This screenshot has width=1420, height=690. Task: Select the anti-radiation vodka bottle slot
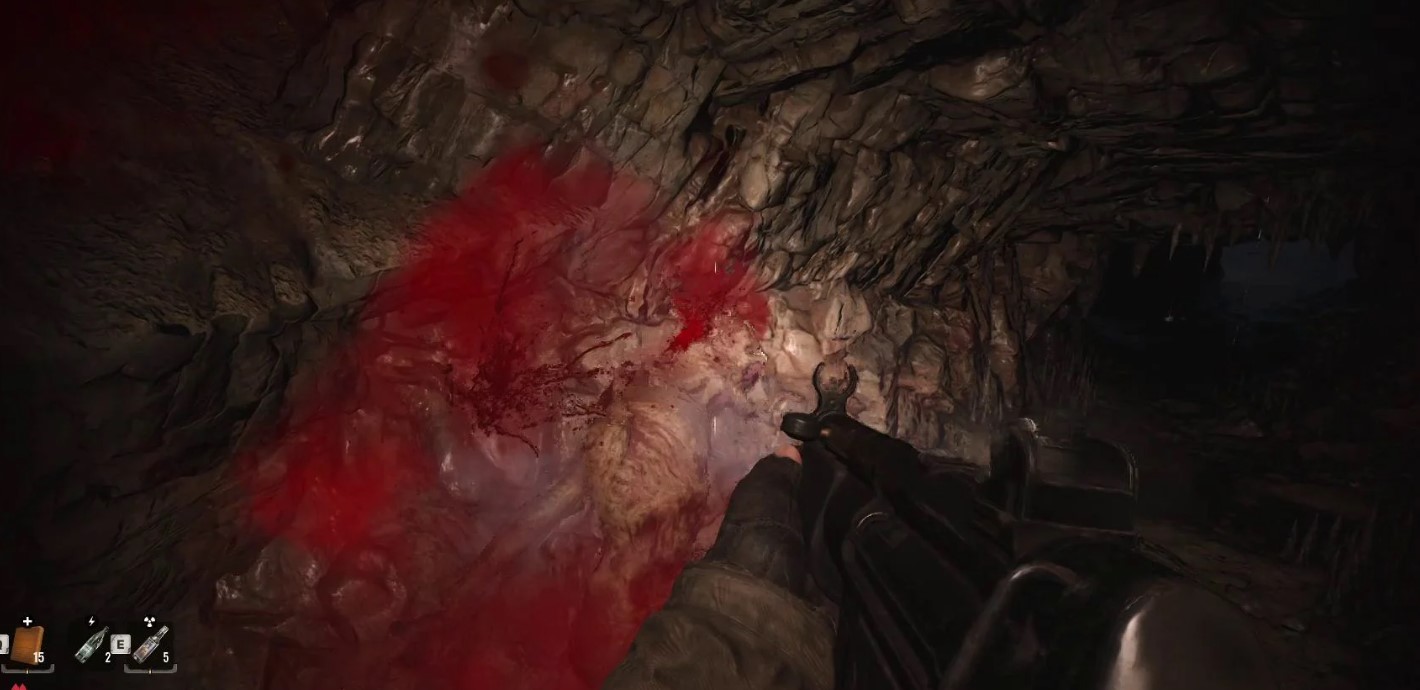(150, 644)
